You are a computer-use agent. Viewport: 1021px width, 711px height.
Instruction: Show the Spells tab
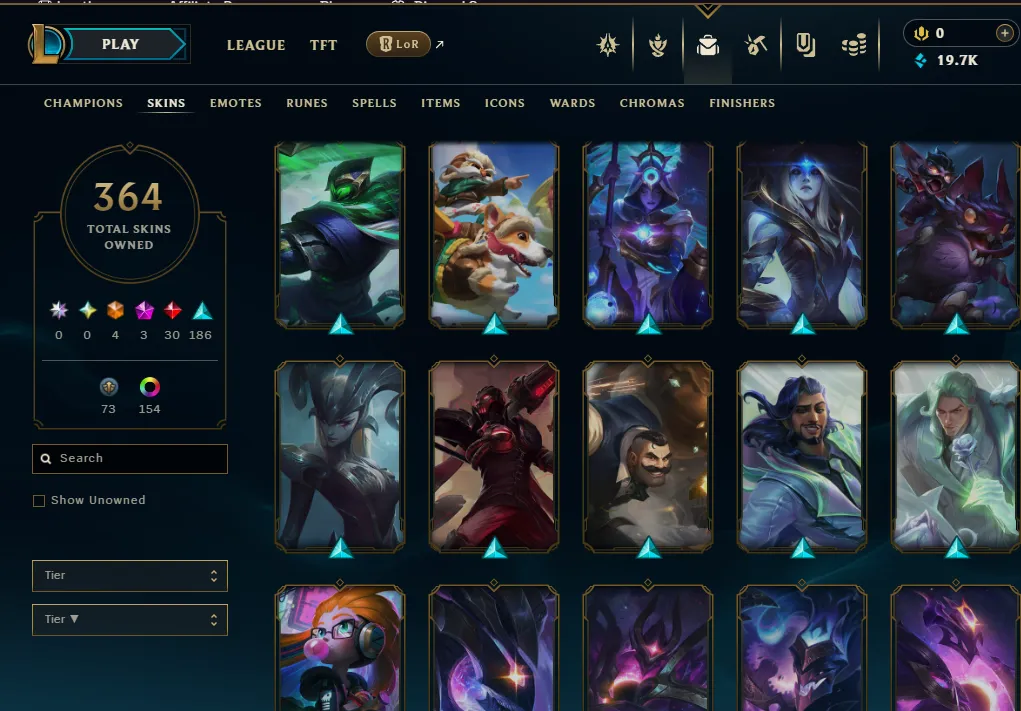tap(374, 103)
